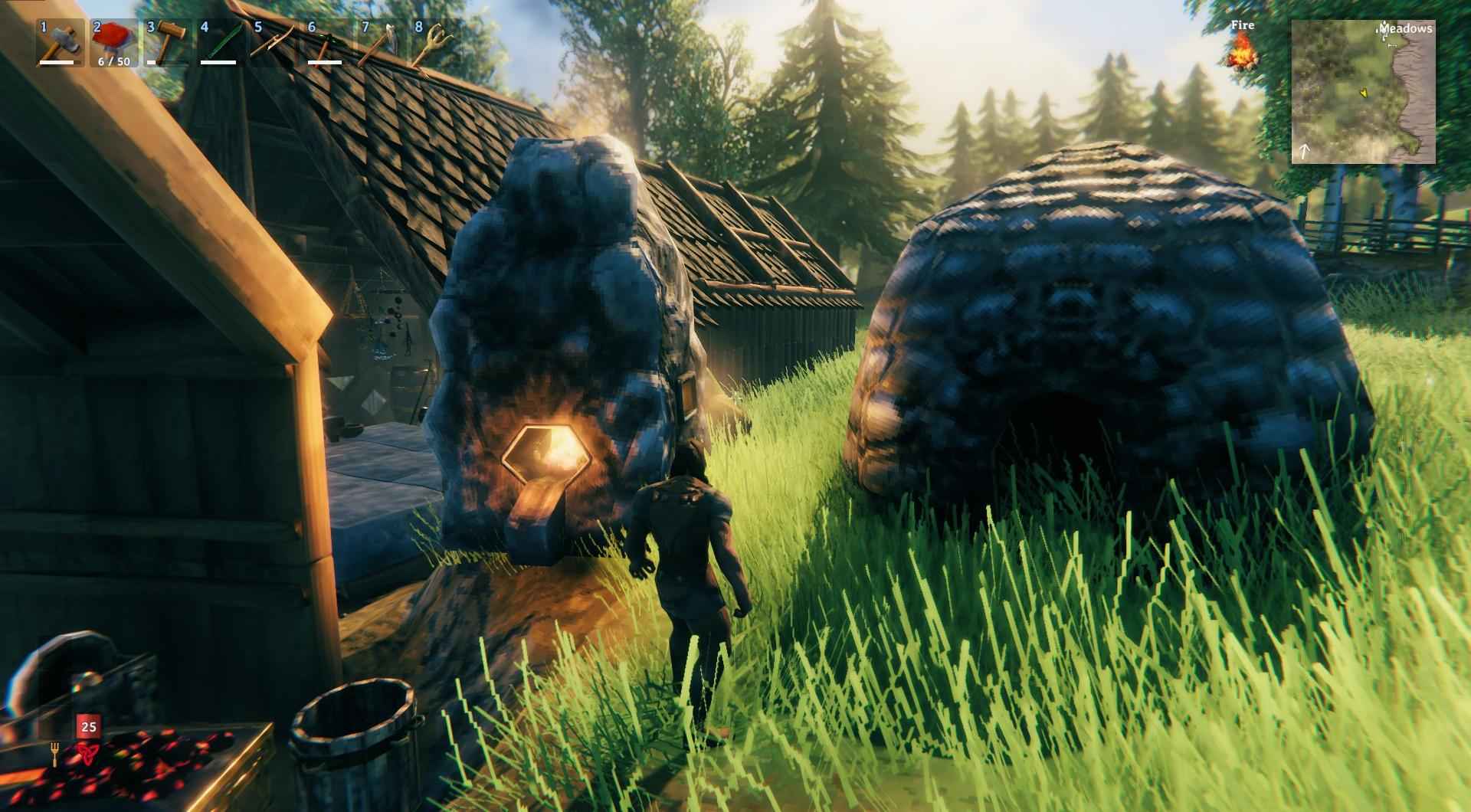Click the 6/50 stack count on slot 2
Viewport: 1471px width, 812px height.
113,61
